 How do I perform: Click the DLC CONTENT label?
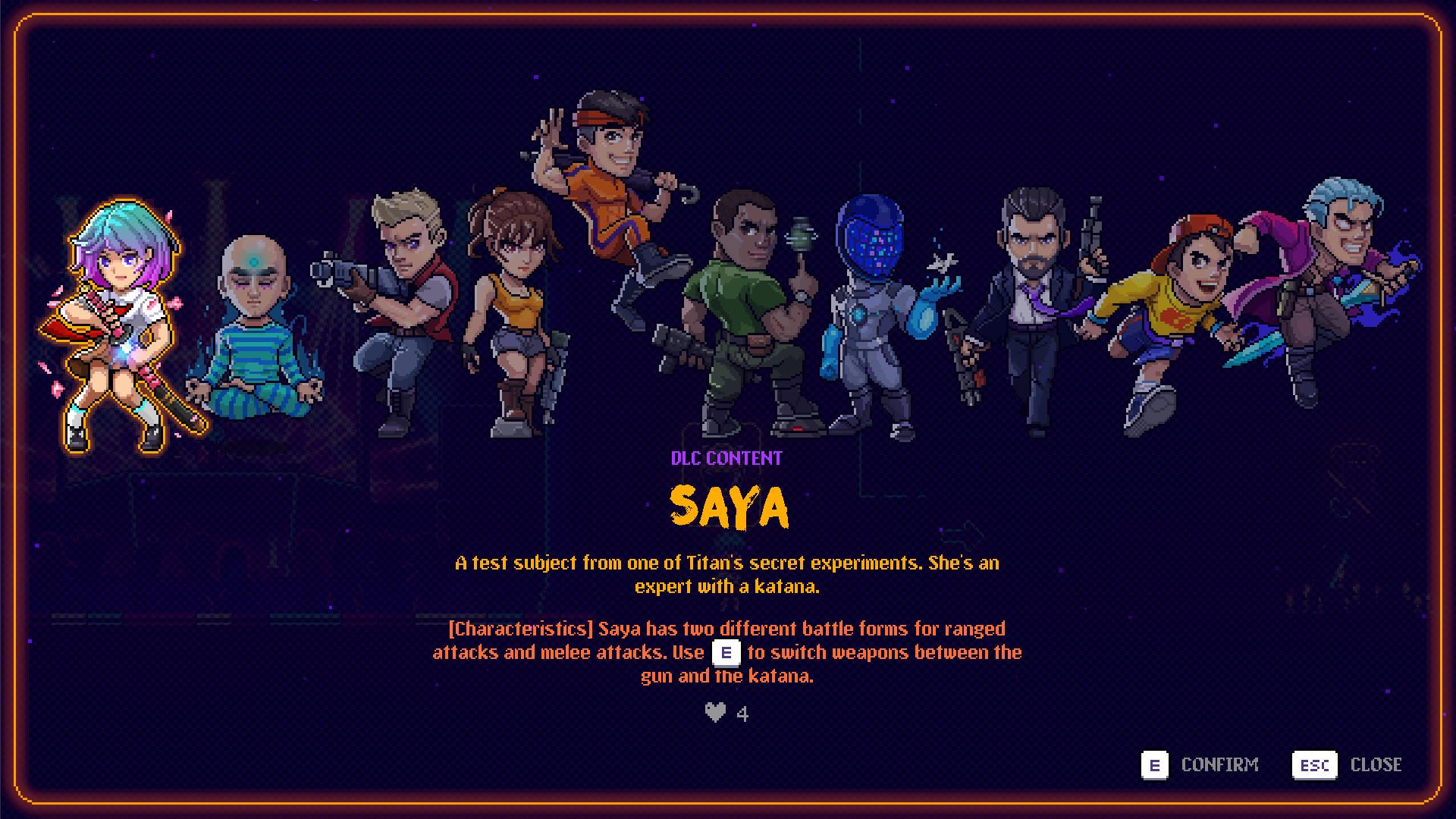click(x=726, y=458)
